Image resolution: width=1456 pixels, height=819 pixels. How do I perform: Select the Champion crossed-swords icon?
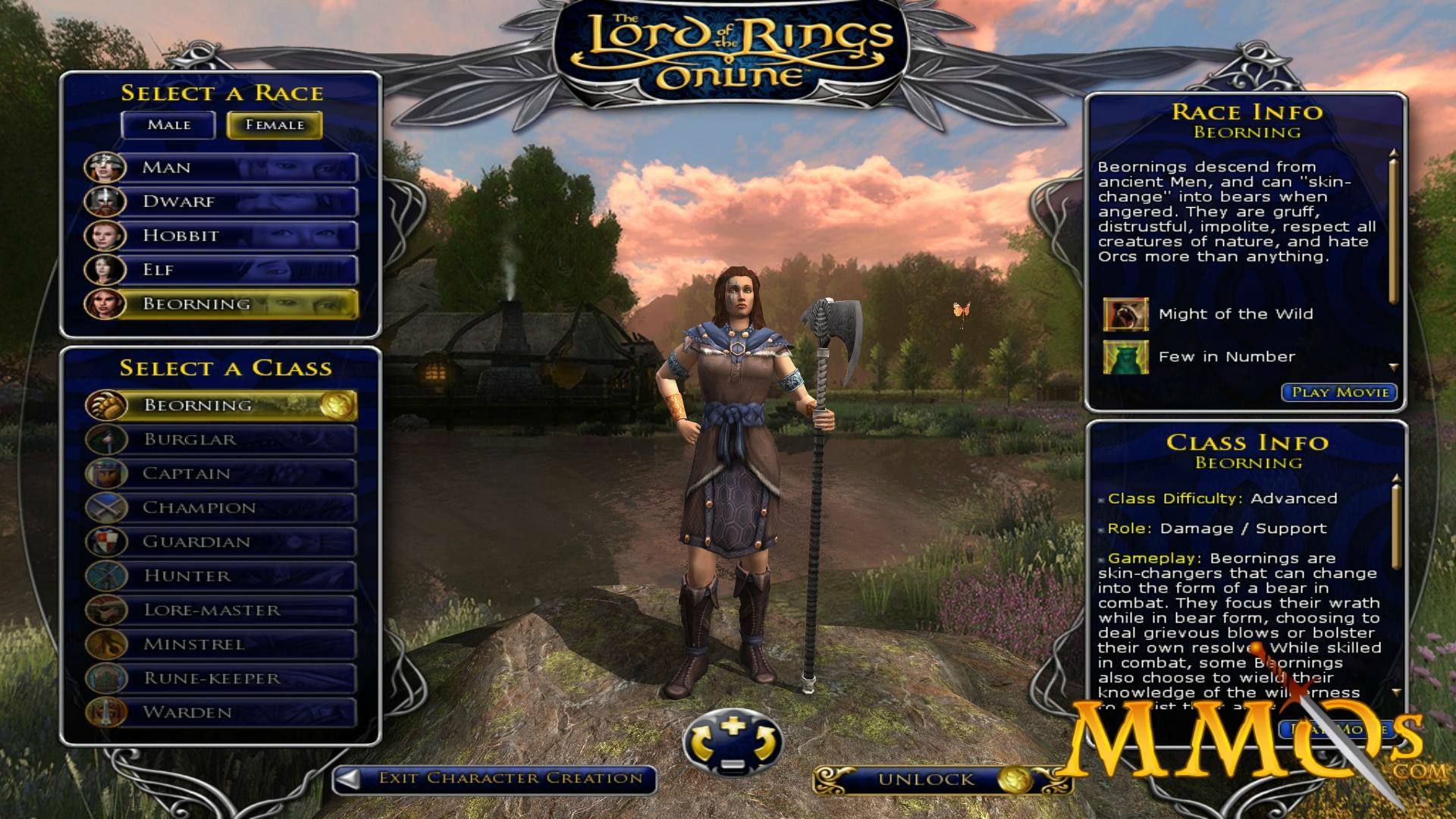coord(108,508)
